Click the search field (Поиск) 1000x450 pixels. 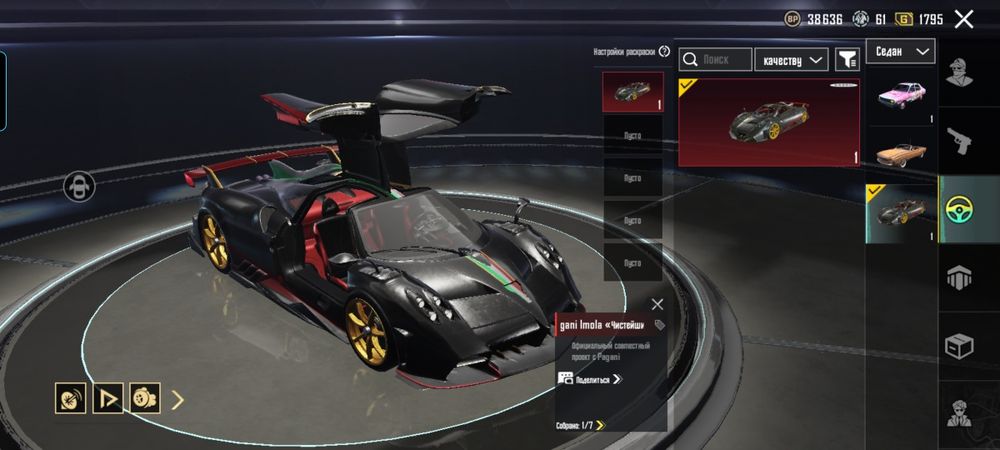coord(715,60)
